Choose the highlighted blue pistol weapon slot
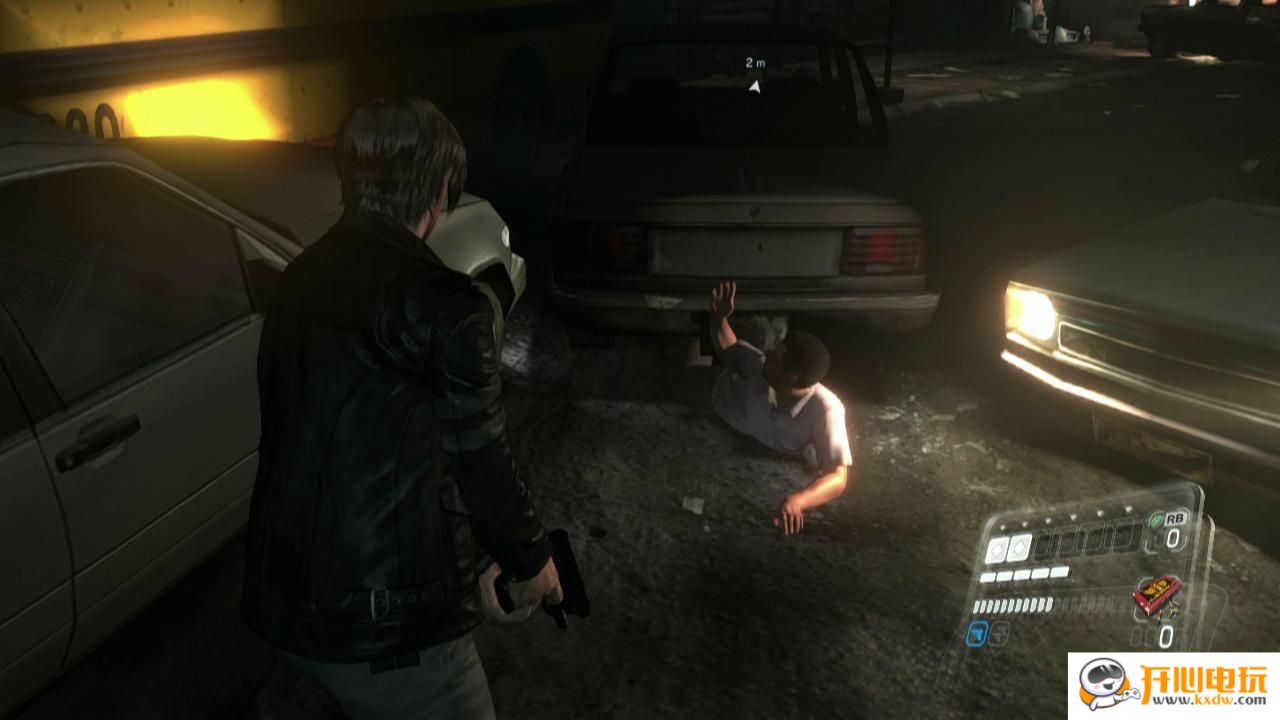This screenshot has height=720, width=1280. [977, 633]
